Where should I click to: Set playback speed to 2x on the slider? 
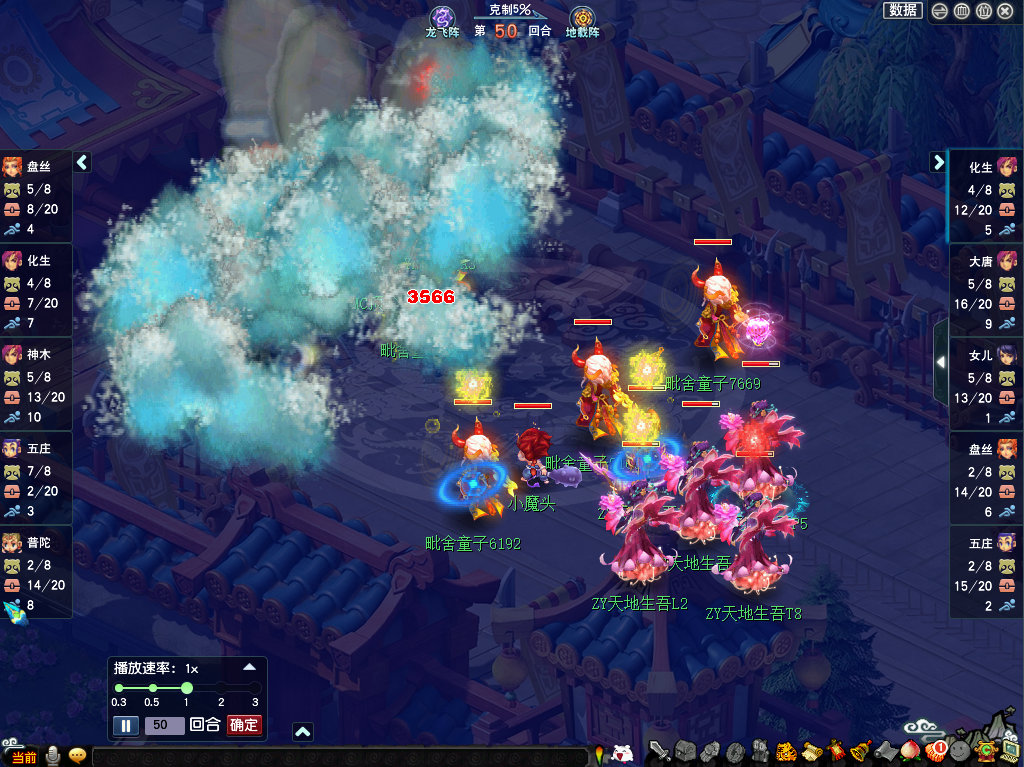[221, 688]
